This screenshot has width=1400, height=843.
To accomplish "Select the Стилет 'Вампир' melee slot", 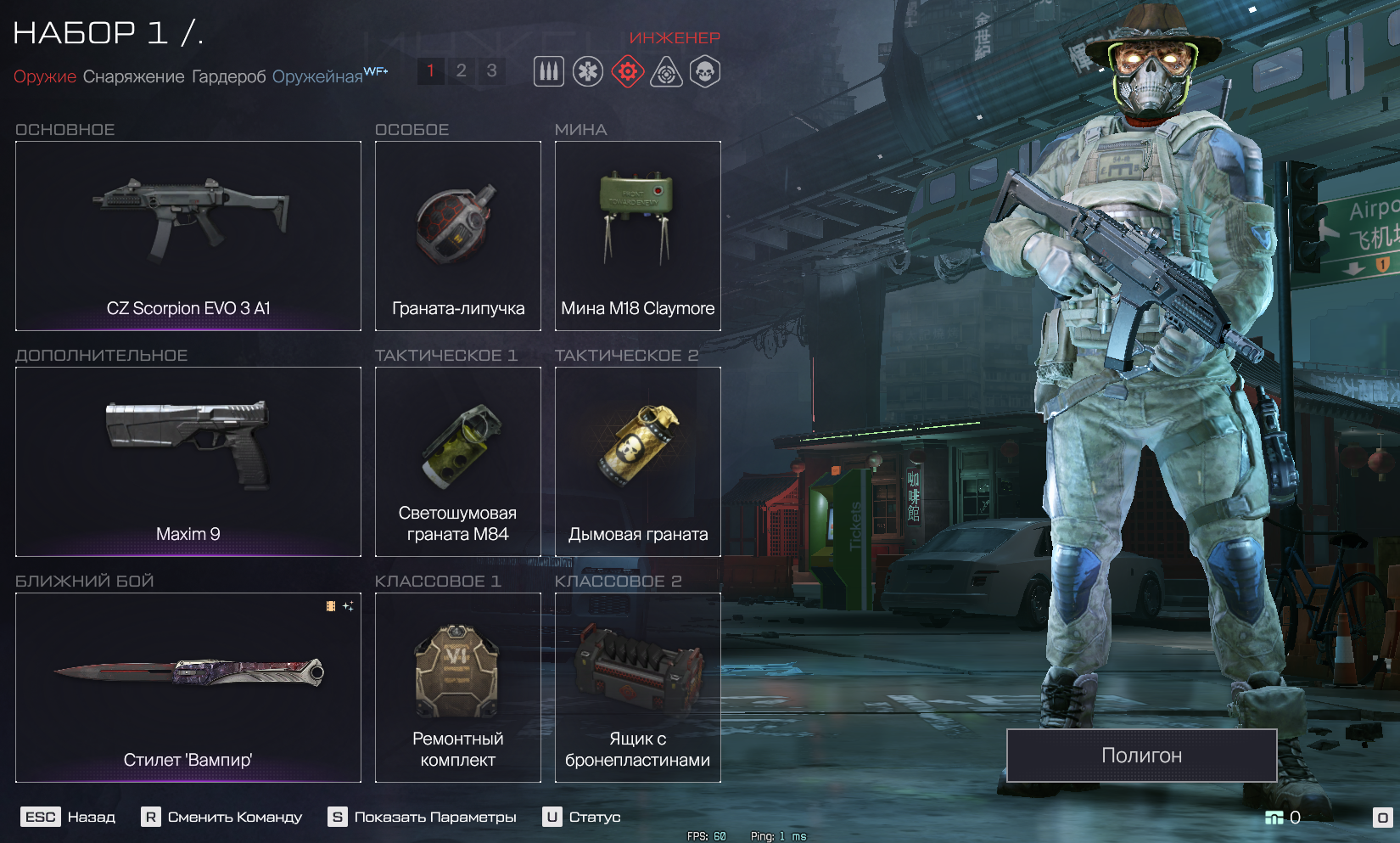I will [x=188, y=688].
